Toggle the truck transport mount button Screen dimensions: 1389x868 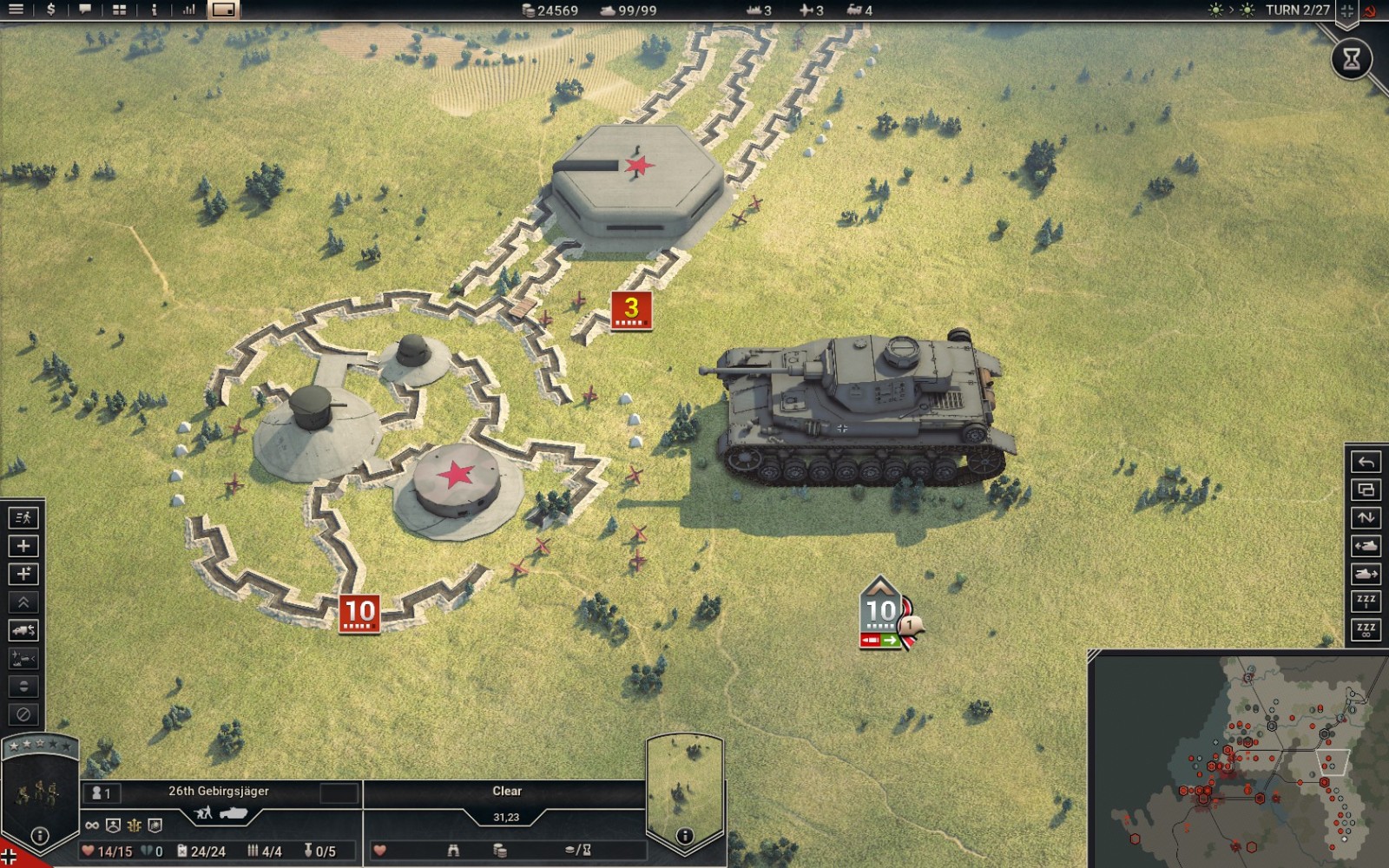coord(23,630)
